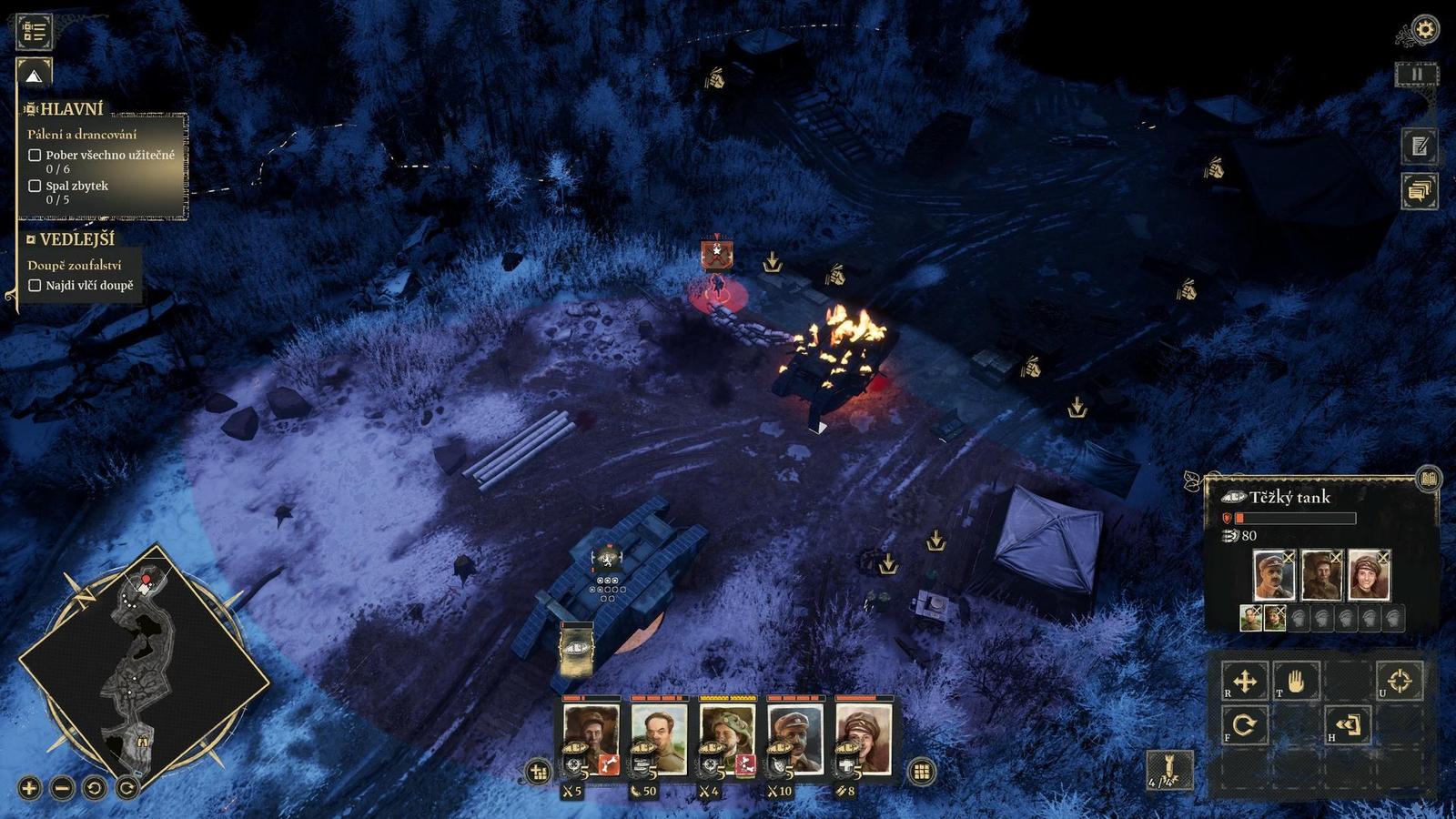Select the bomb shell ammo icon
This screenshot has width=1456, height=819.
[1168, 771]
